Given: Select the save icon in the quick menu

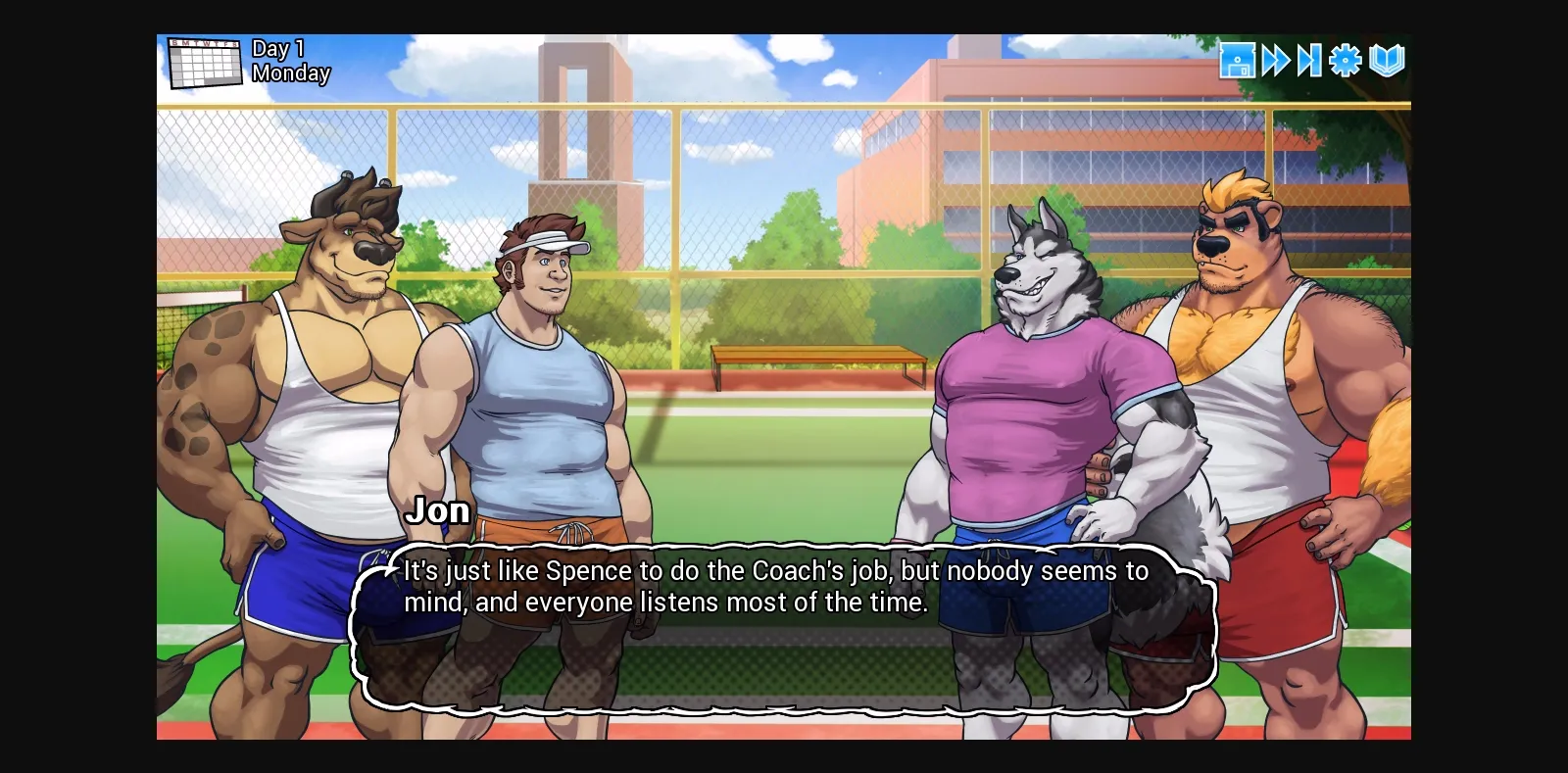Looking at the screenshot, I should (x=1239, y=61).
